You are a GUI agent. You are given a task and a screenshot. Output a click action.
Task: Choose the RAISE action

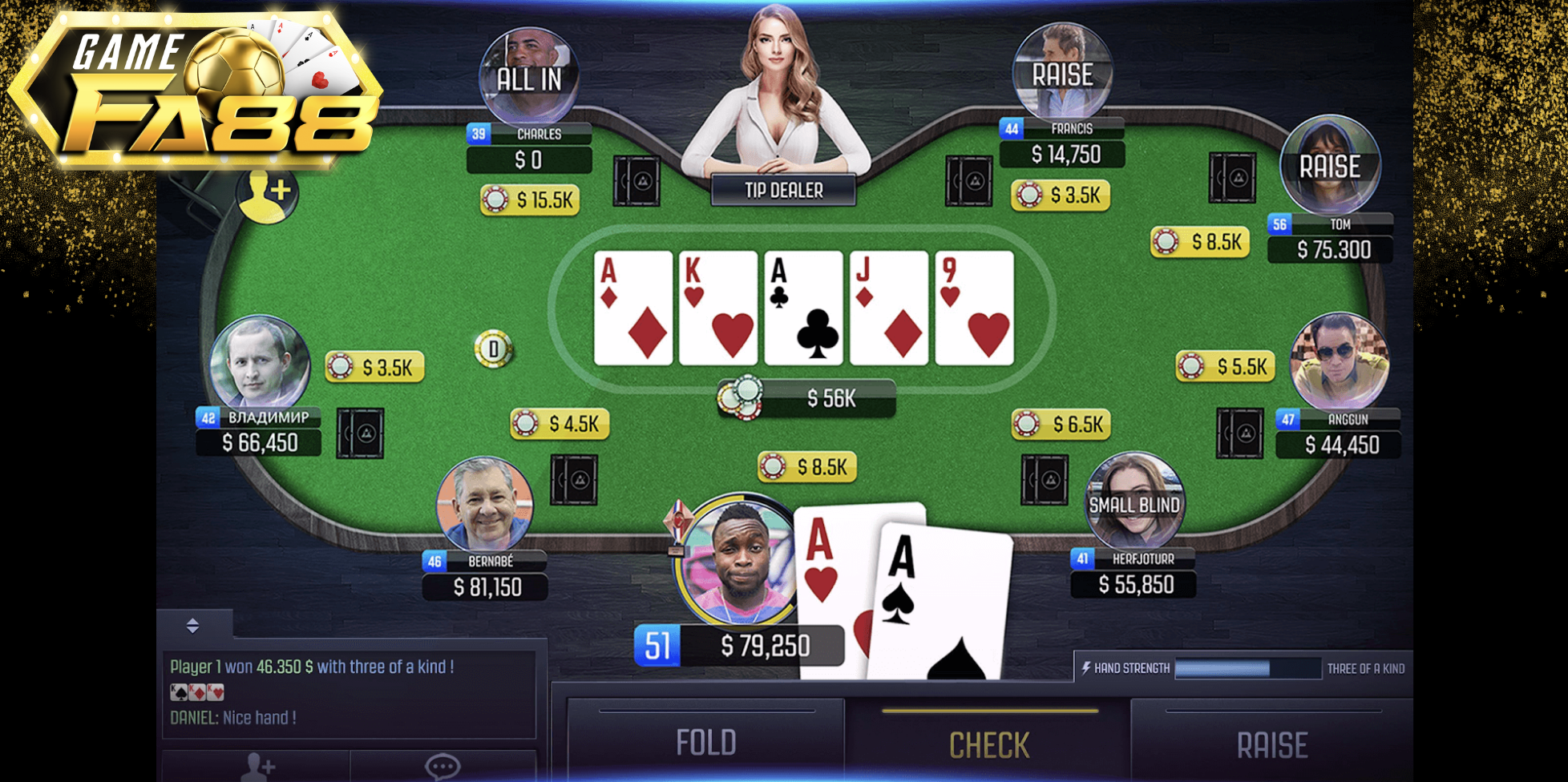tap(1272, 742)
